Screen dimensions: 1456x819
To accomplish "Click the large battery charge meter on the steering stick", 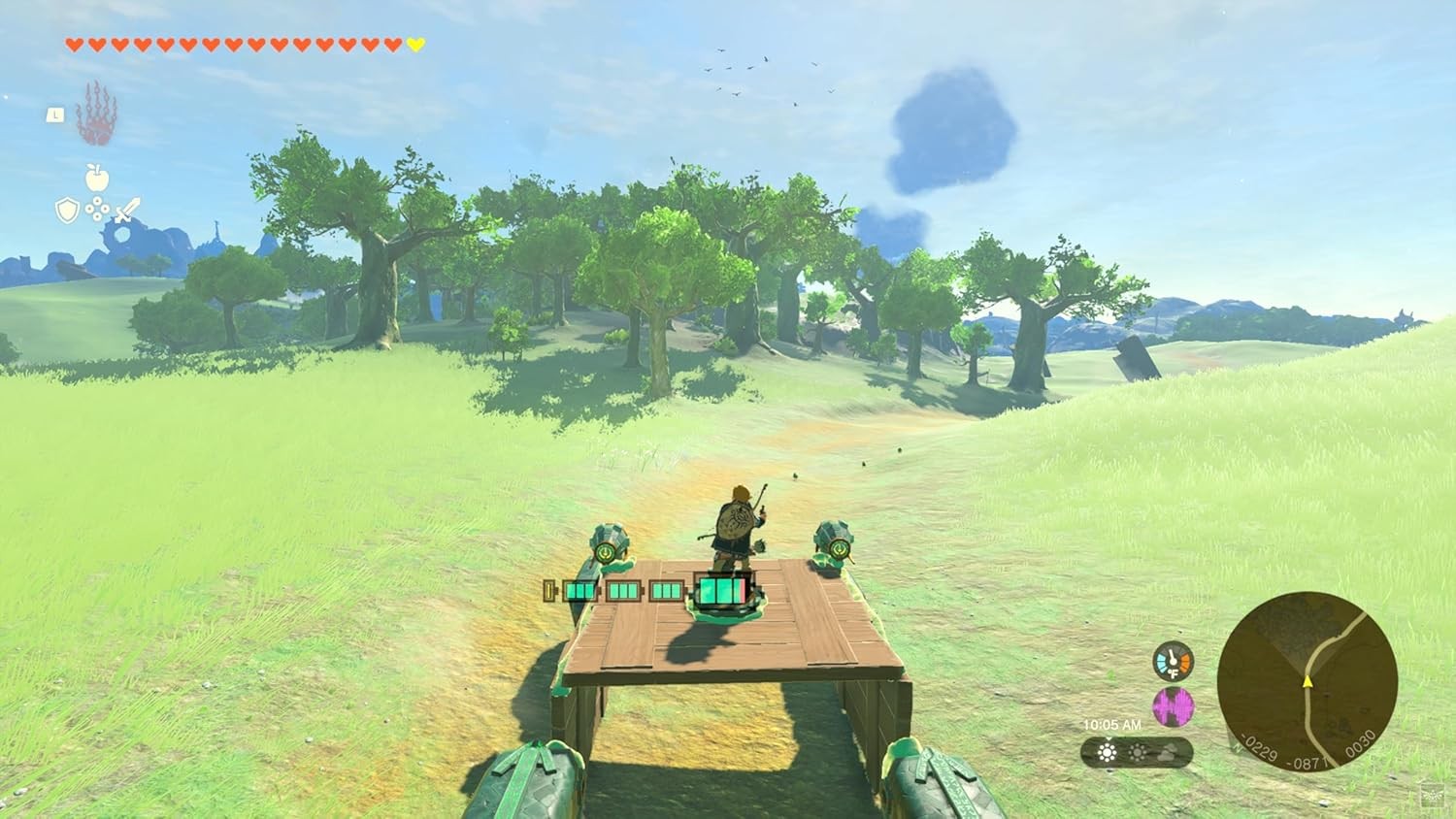I will click(x=722, y=589).
